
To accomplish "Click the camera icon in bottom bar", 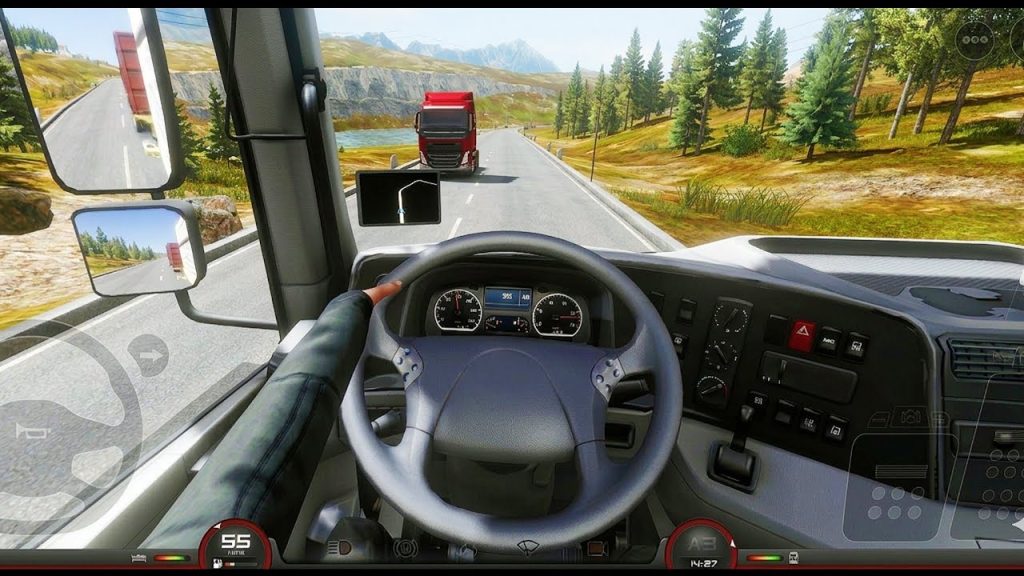I will pyautogui.click(x=597, y=548).
